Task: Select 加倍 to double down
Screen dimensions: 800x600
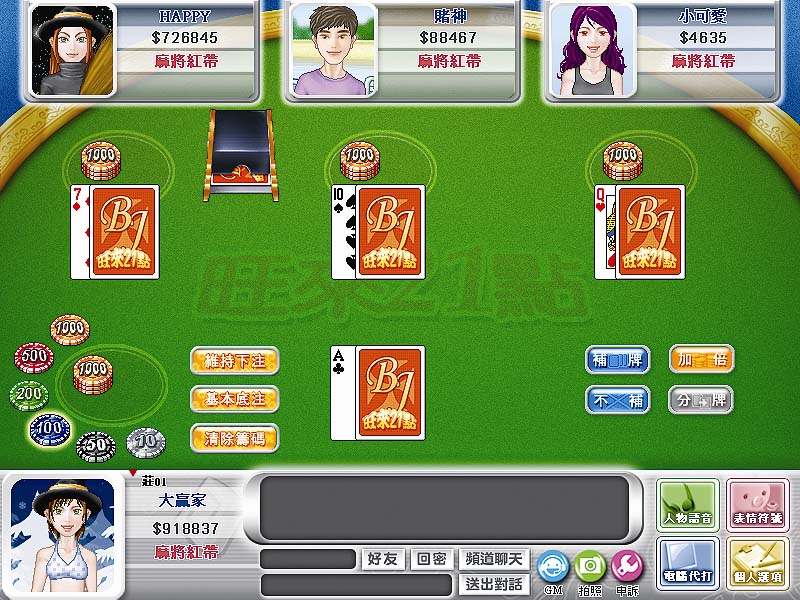Action: pos(701,359)
